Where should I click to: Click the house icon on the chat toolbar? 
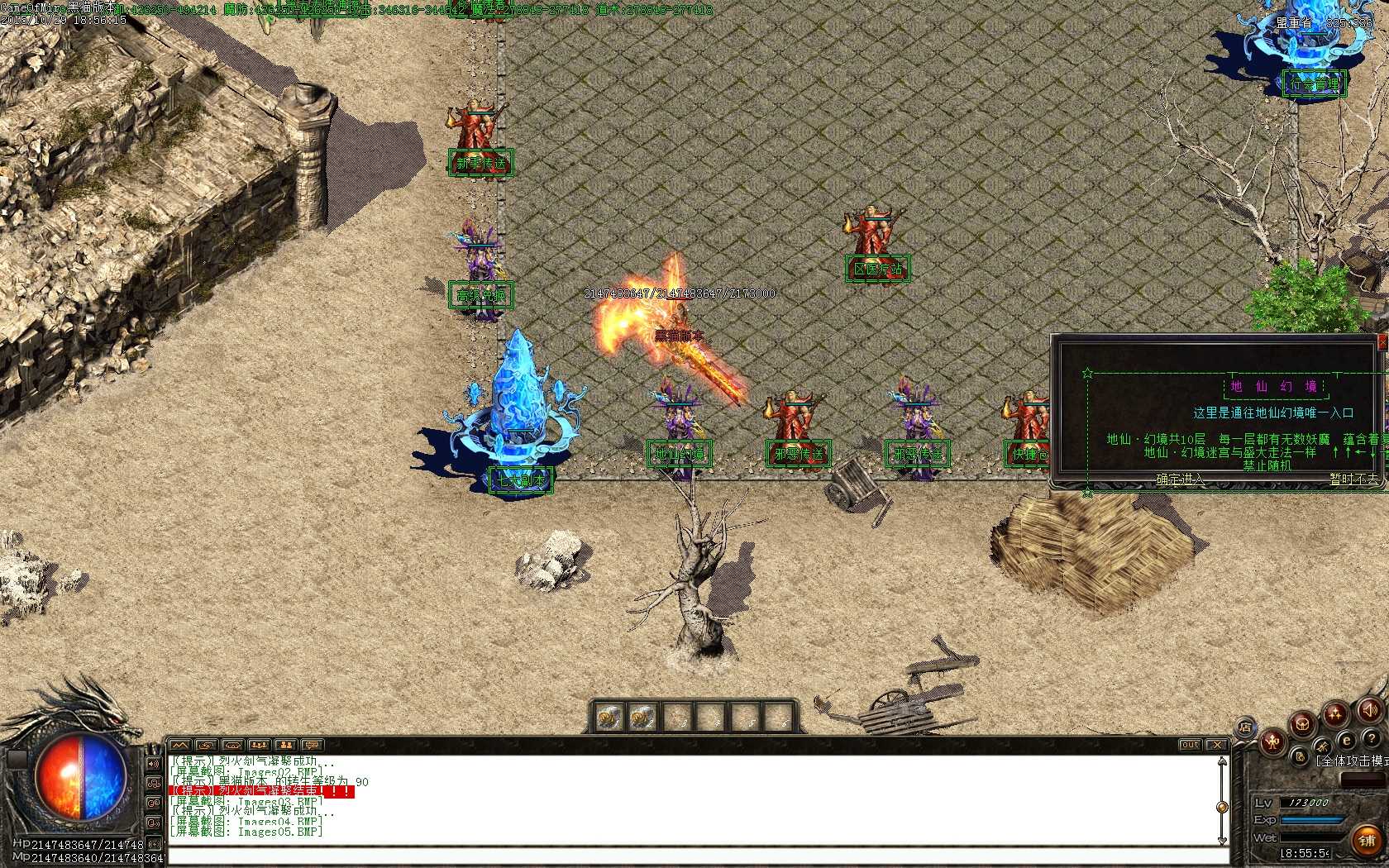click(233, 745)
